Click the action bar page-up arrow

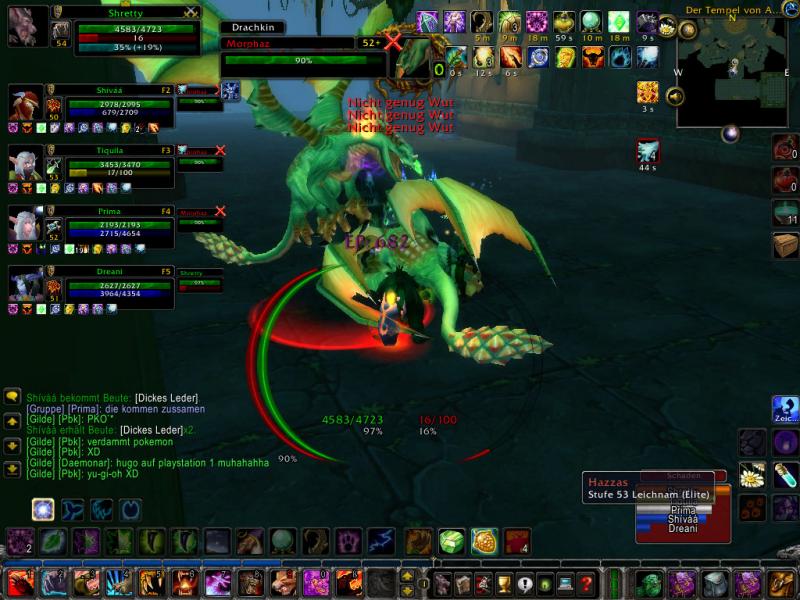tap(407, 576)
